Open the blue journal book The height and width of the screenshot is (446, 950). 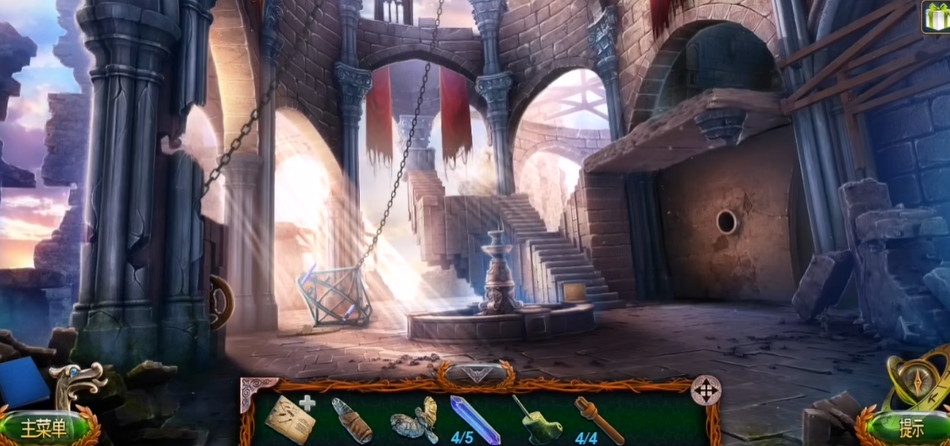(26, 383)
